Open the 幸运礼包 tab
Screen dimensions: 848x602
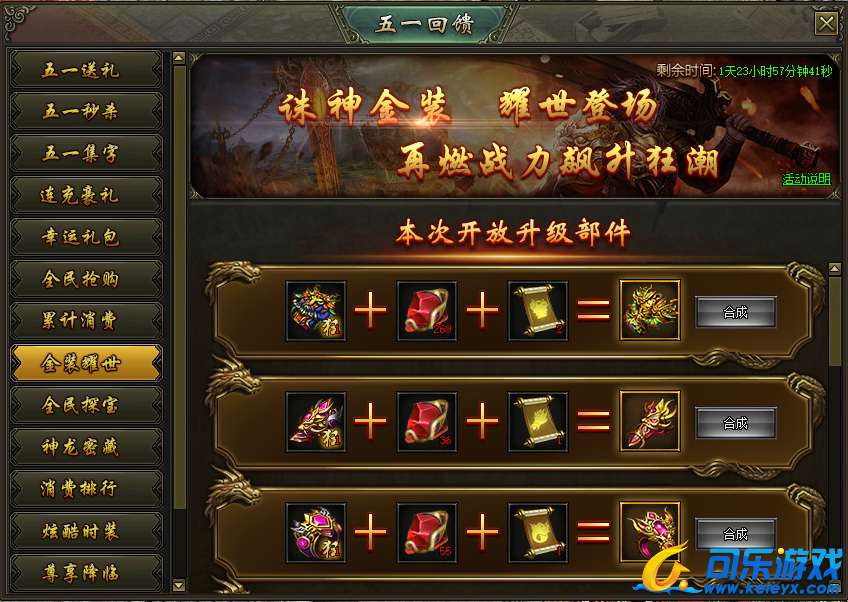[86, 238]
